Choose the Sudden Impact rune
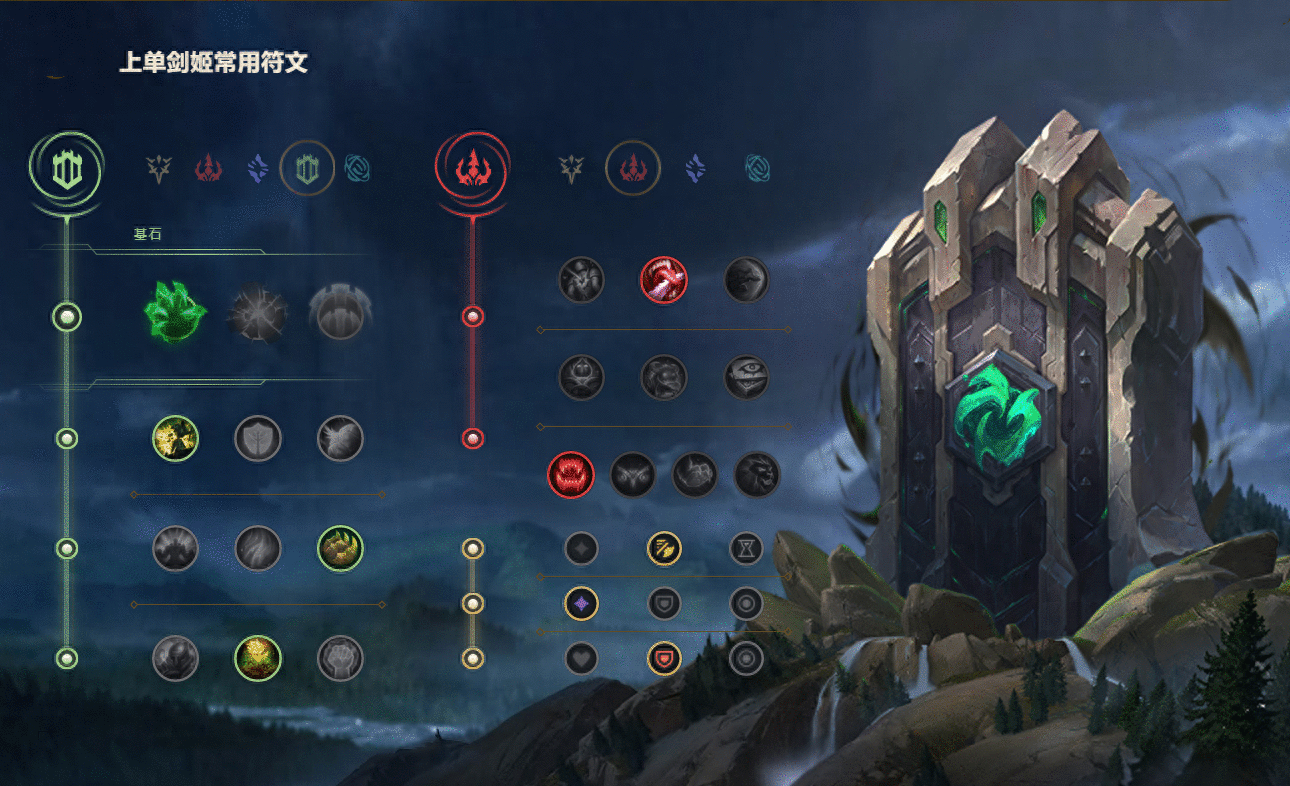1290x786 pixels. pos(746,280)
